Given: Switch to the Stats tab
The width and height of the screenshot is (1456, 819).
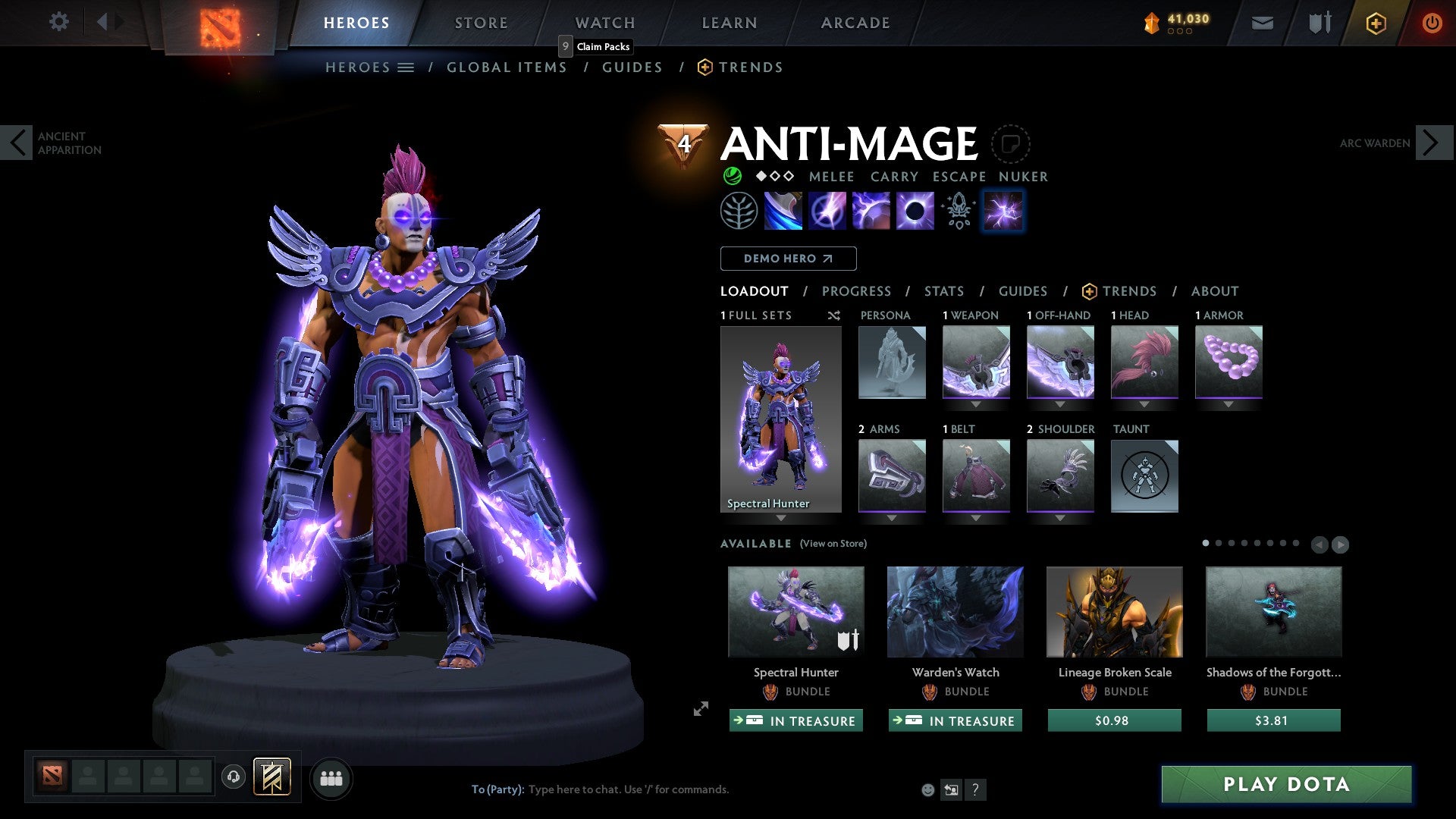Looking at the screenshot, I should click(x=943, y=290).
